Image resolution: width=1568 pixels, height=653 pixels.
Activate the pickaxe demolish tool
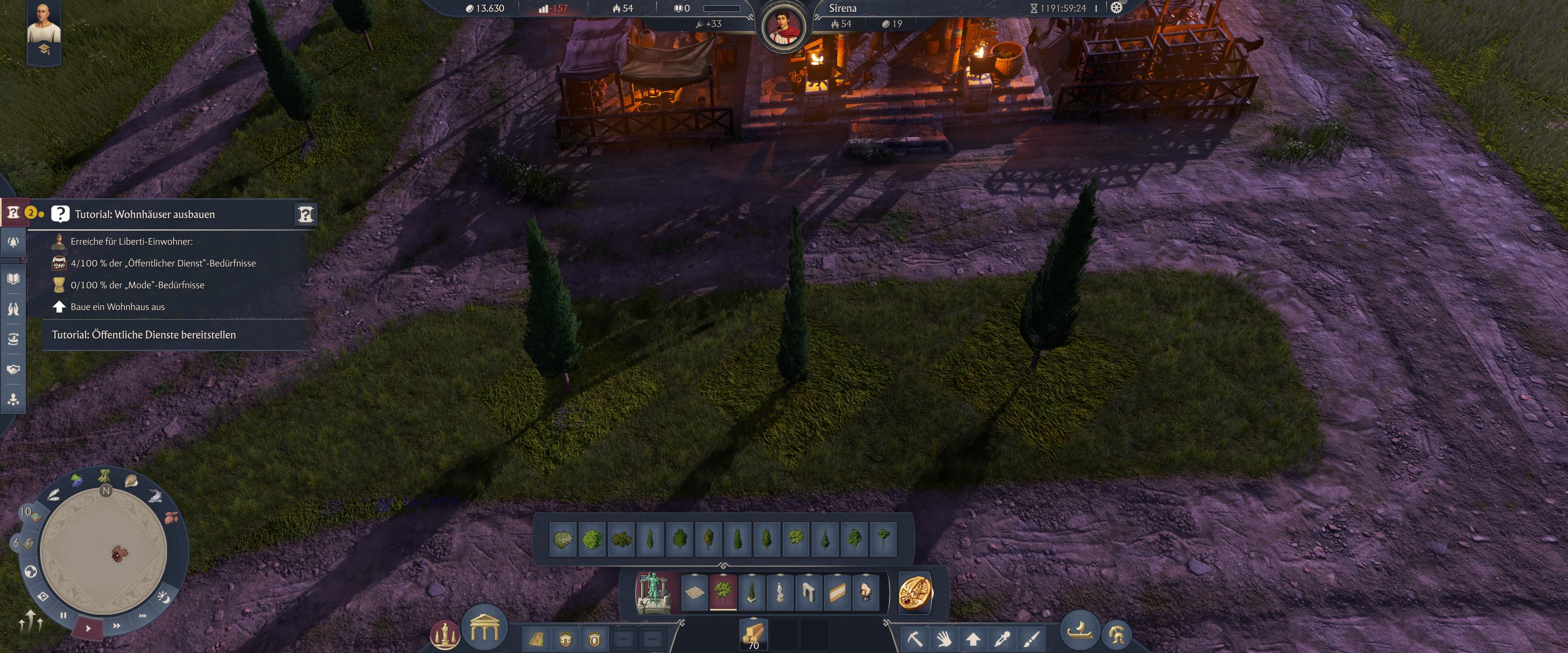(914, 638)
